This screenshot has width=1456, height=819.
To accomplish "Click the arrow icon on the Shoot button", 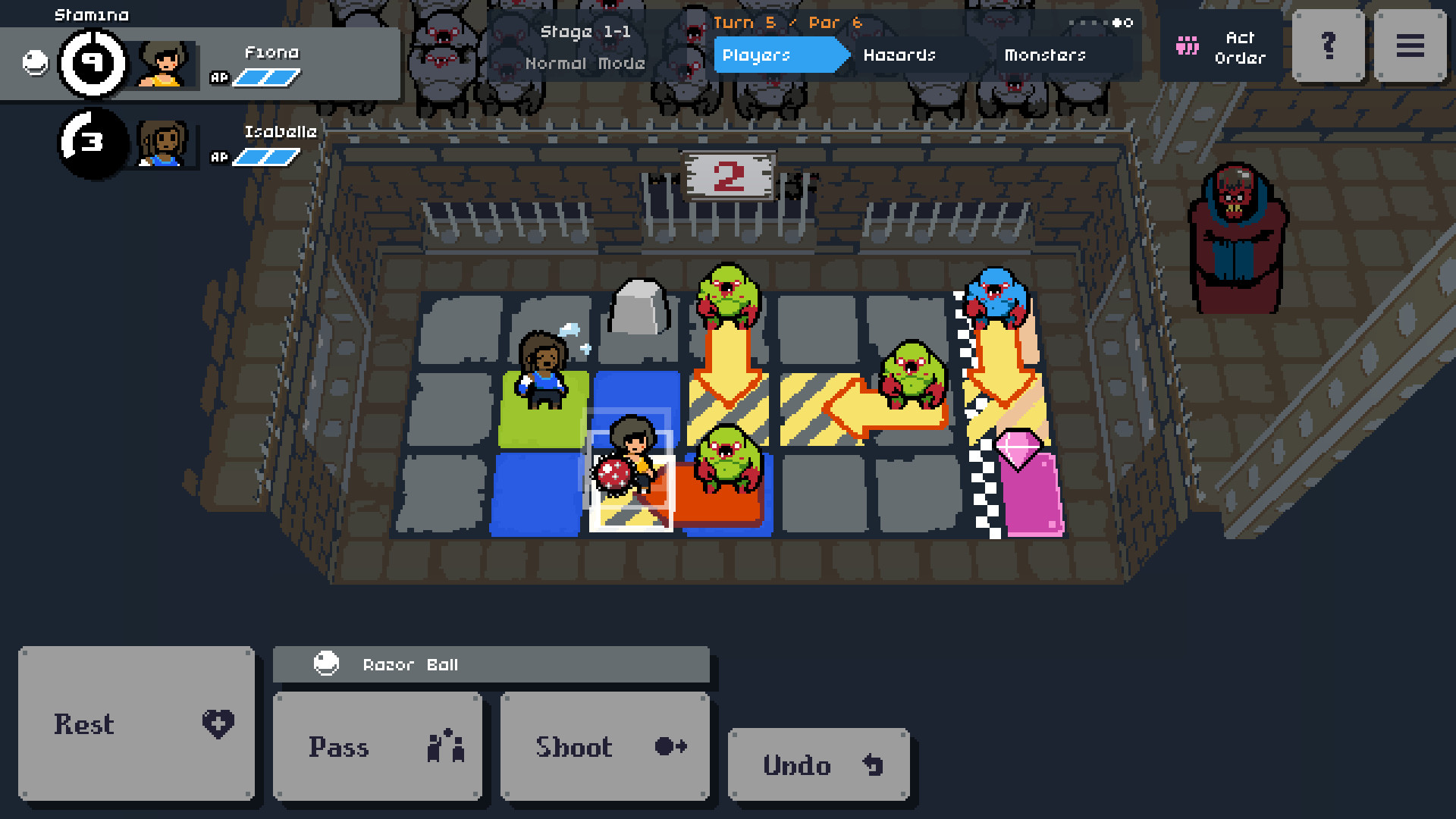I will [x=667, y=748].
